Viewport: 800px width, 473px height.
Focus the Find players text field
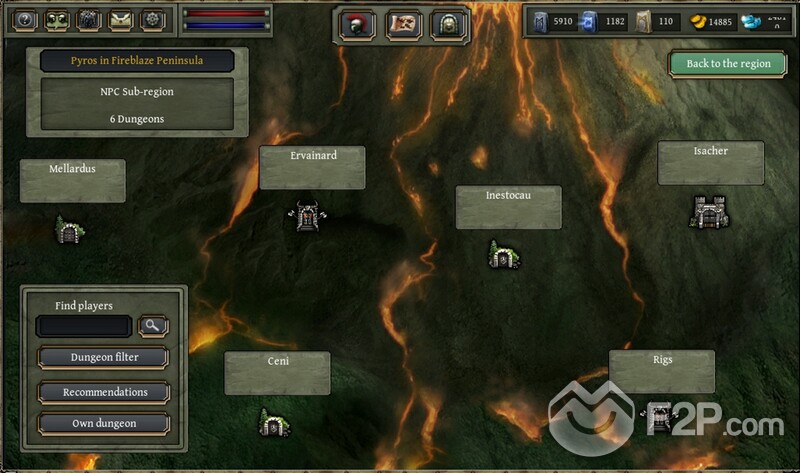coord(84,326)
